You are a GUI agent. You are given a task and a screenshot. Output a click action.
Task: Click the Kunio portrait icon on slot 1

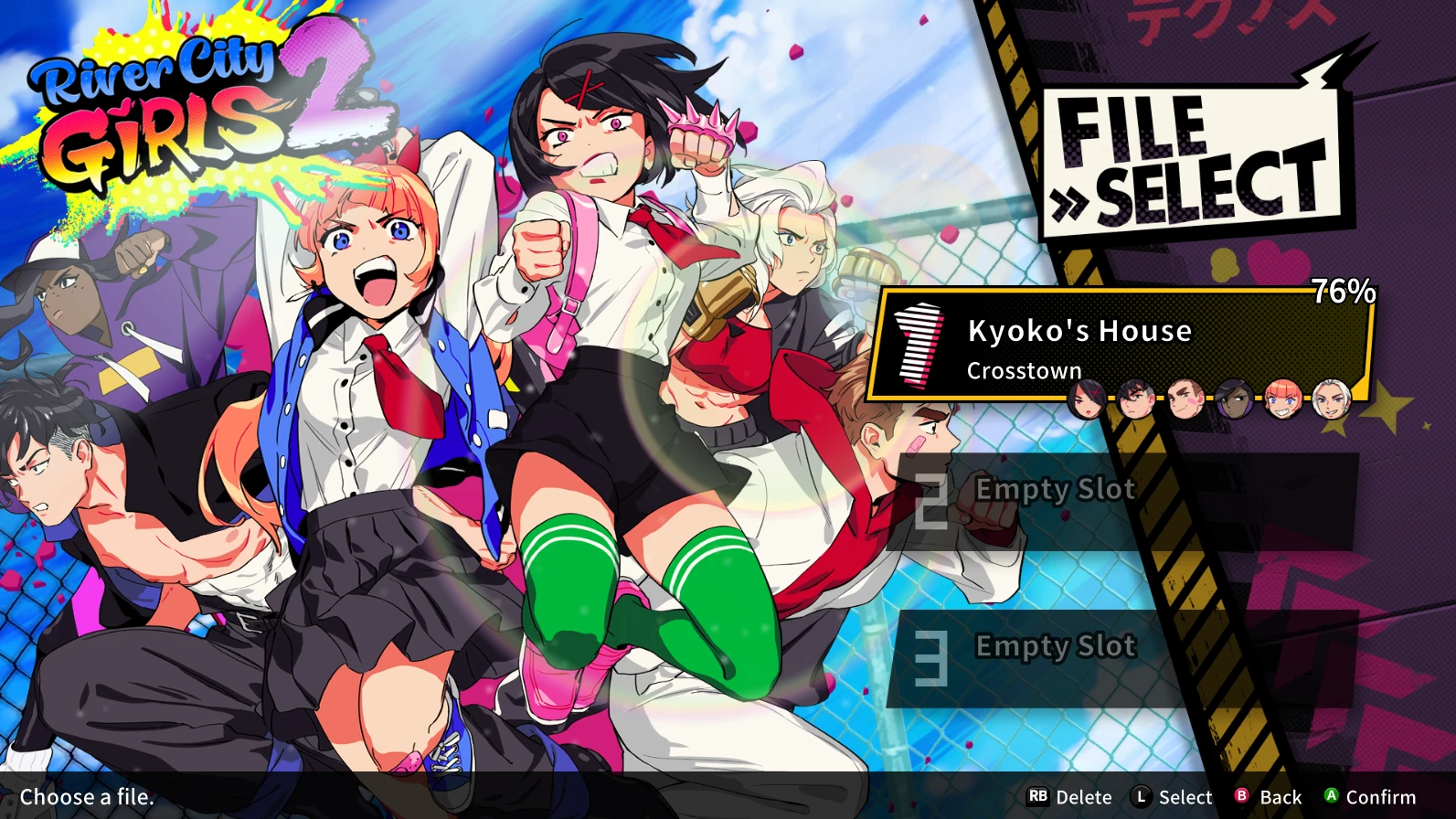point(1136,399)
